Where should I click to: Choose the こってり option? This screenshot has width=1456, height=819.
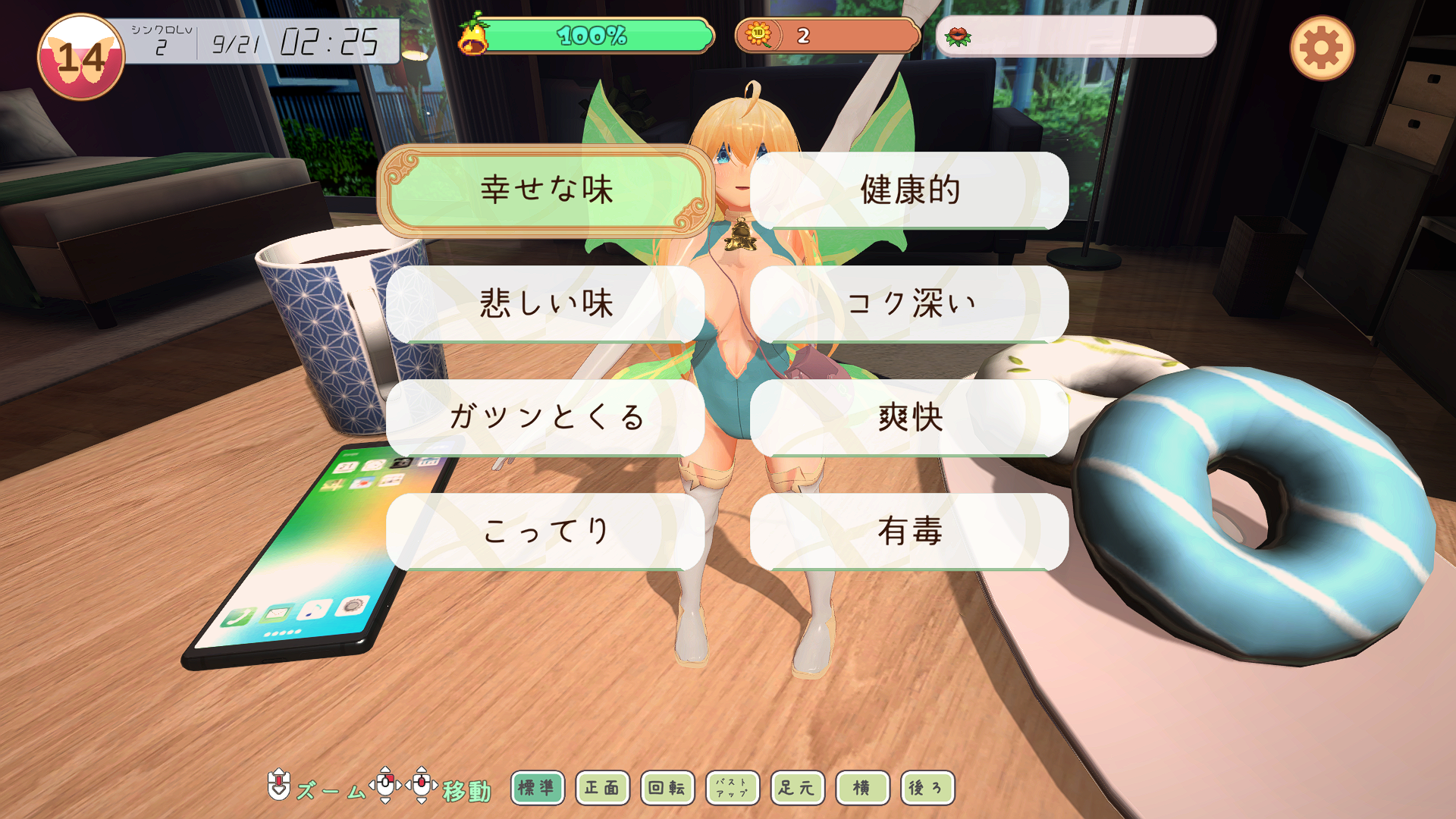[x=546, y=531]
